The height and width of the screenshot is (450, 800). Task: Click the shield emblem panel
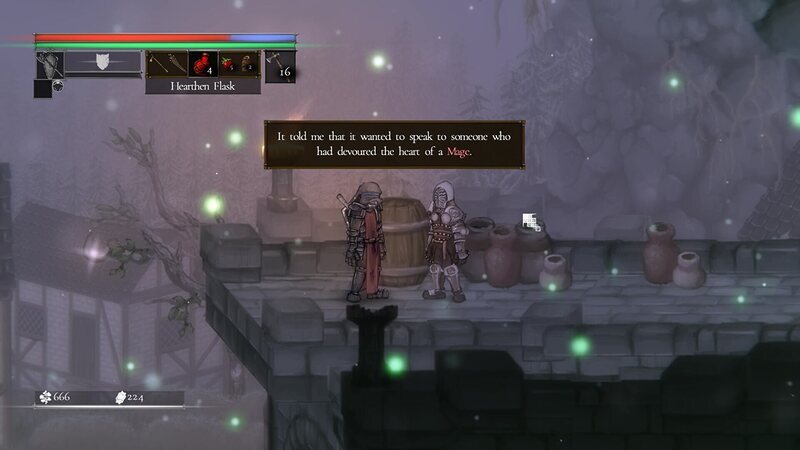click(102, 63)
